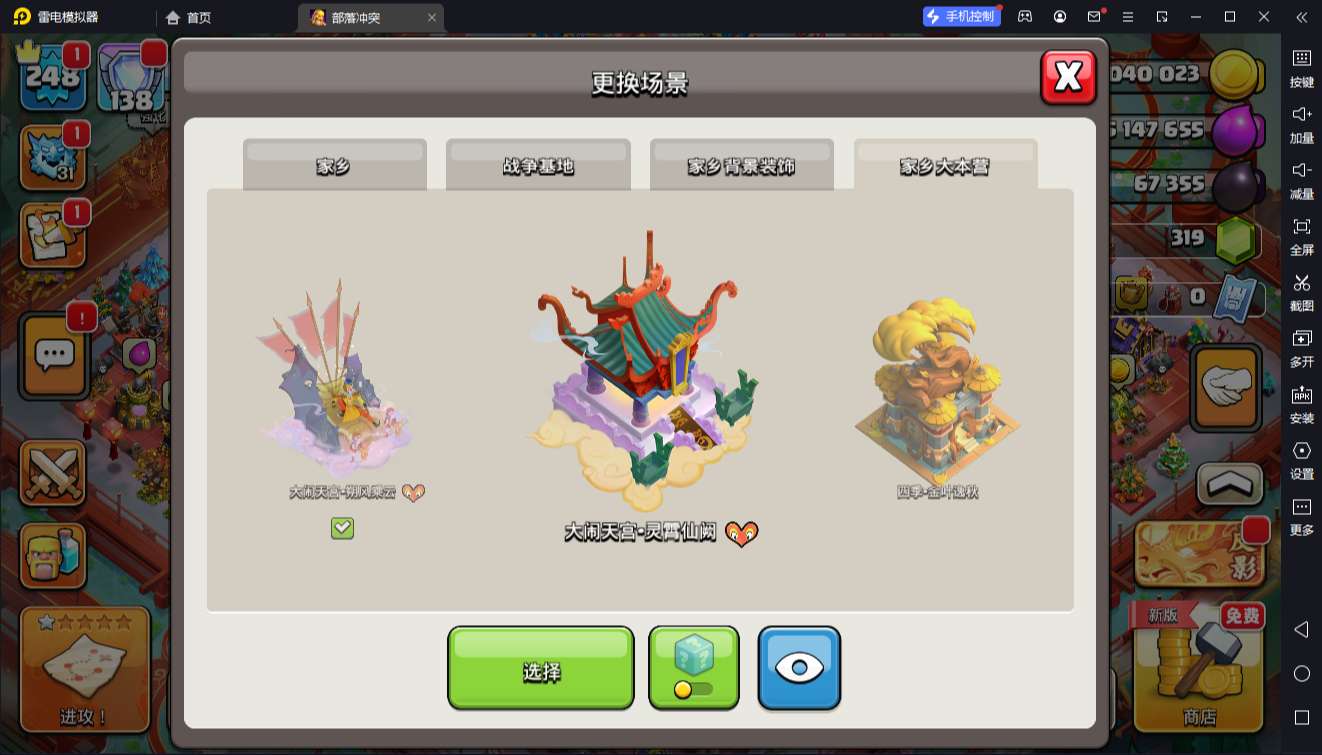Image resolution: width=1322 pixels, height=755 pixels.
Task: Open the 战争基地 tab
Action: [x=538, y=165]
